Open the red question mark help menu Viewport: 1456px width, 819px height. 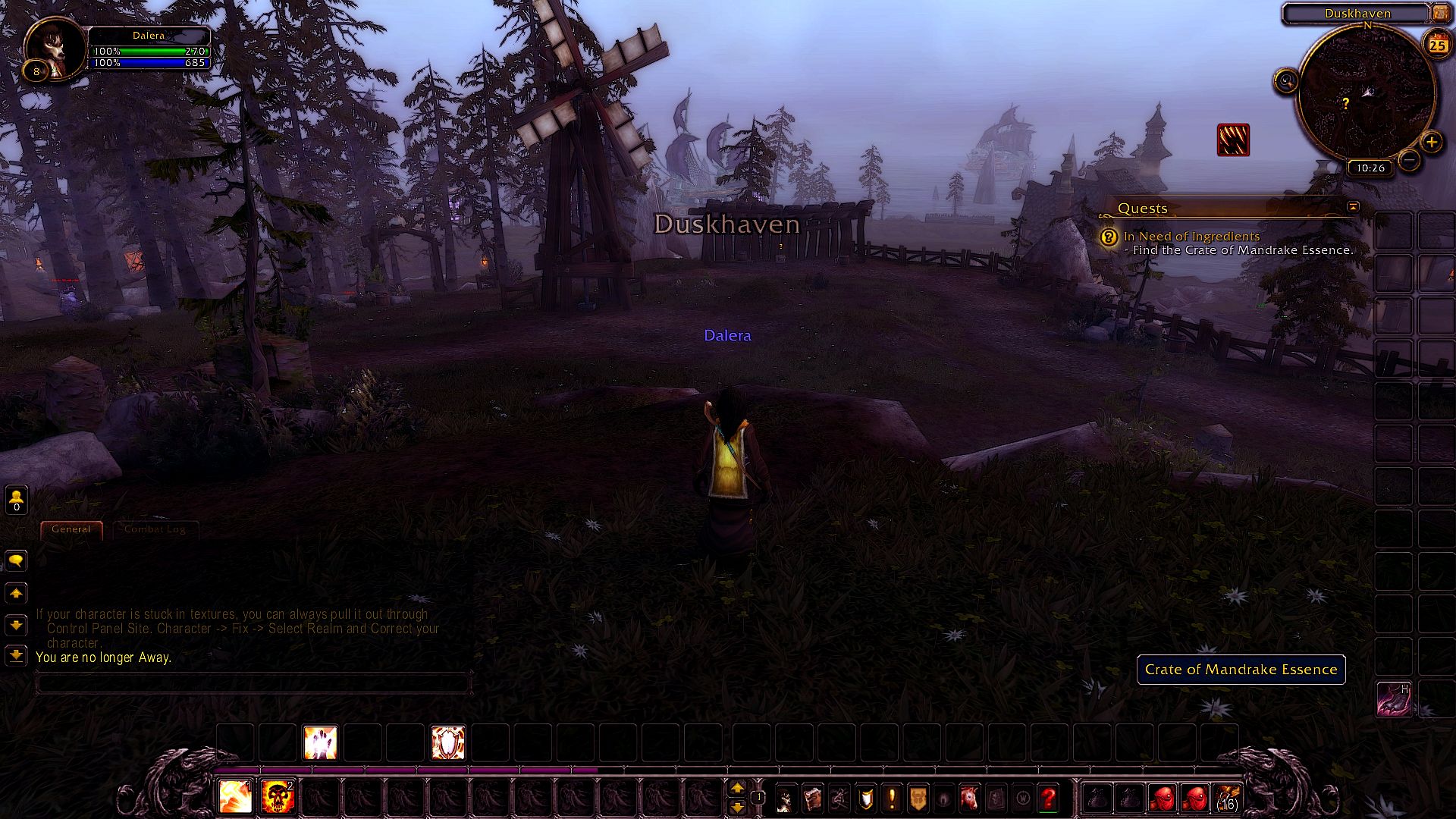coord(1048,798)
